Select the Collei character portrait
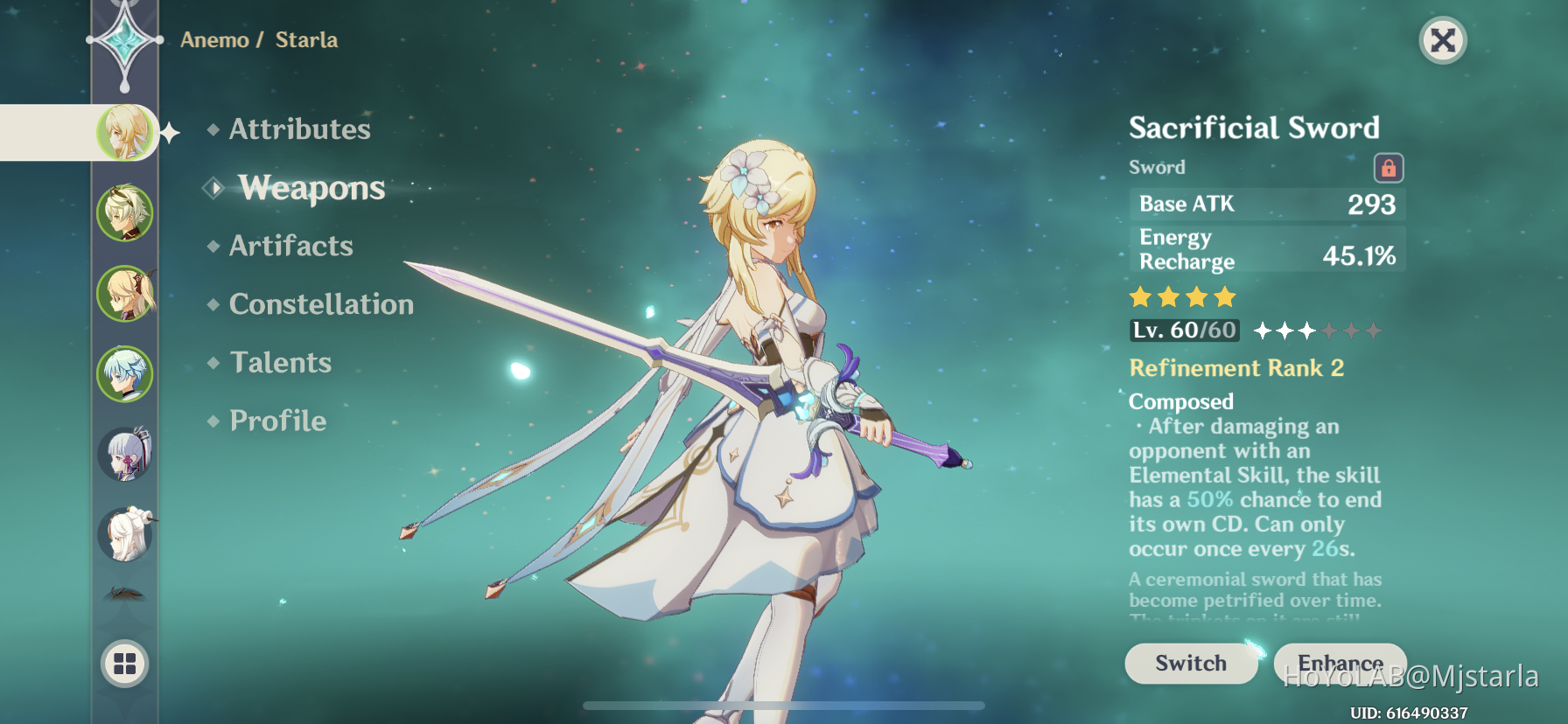The height and width of the screenshot is (724, 1568). [x=125, y=212]
